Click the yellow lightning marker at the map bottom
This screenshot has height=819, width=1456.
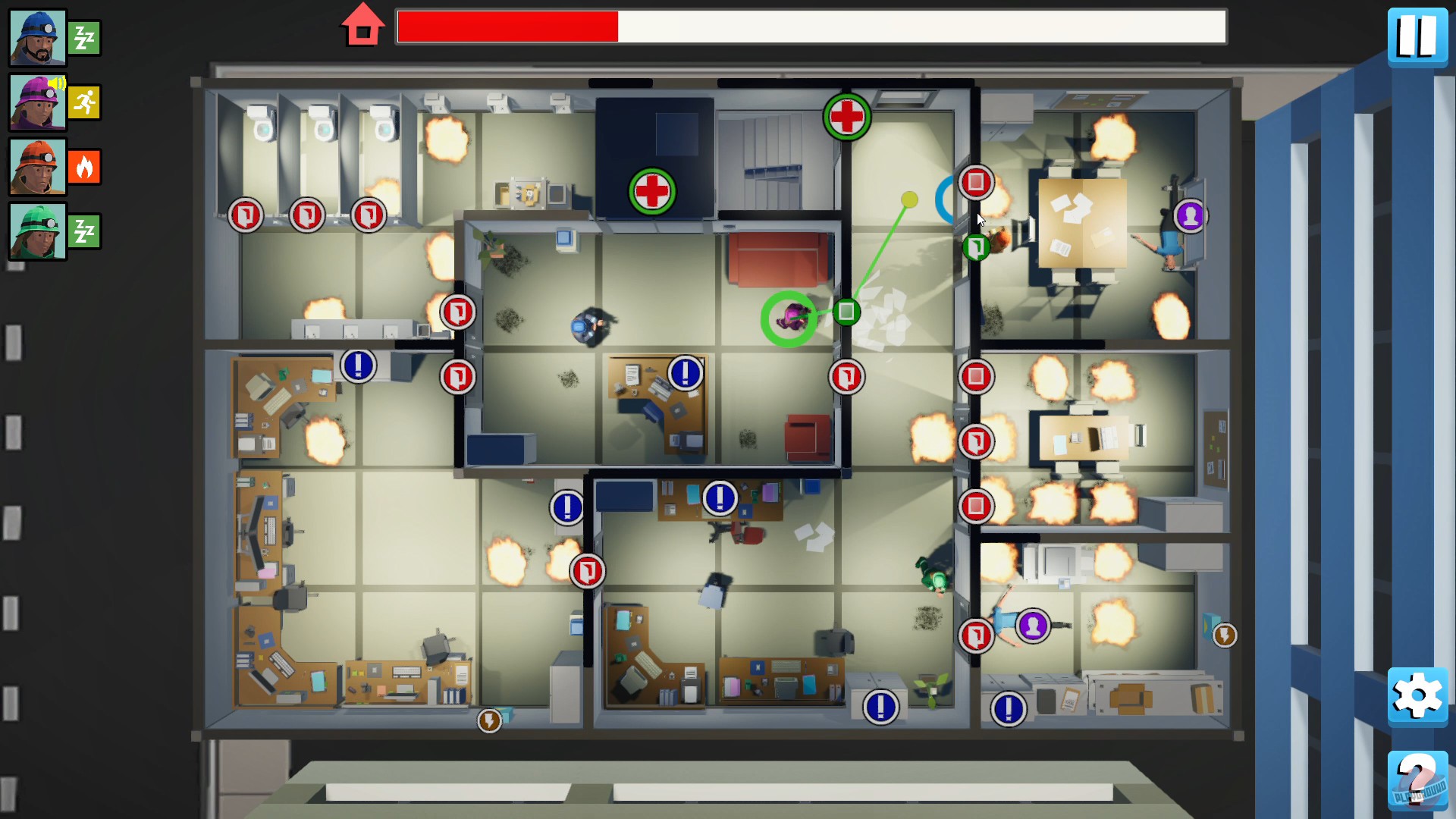tap(488, 722)
